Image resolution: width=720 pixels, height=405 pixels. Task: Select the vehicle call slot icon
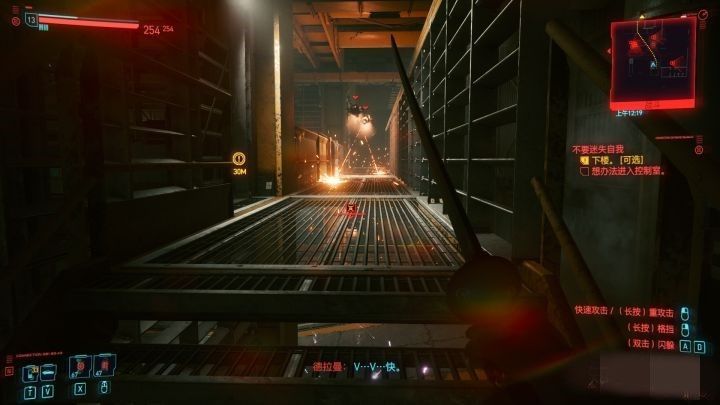47,373
